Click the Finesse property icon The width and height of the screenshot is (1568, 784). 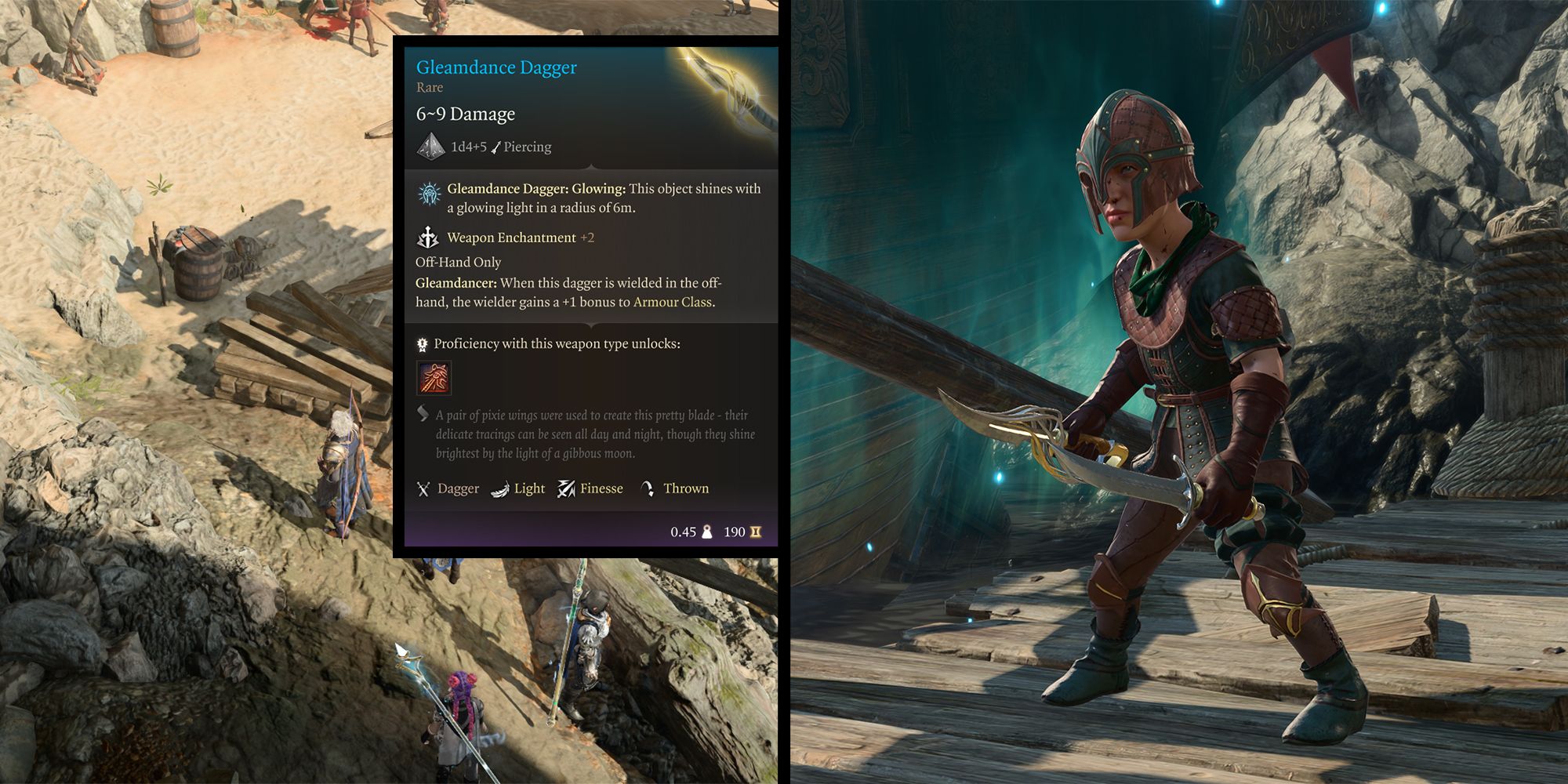click(568, 489)
